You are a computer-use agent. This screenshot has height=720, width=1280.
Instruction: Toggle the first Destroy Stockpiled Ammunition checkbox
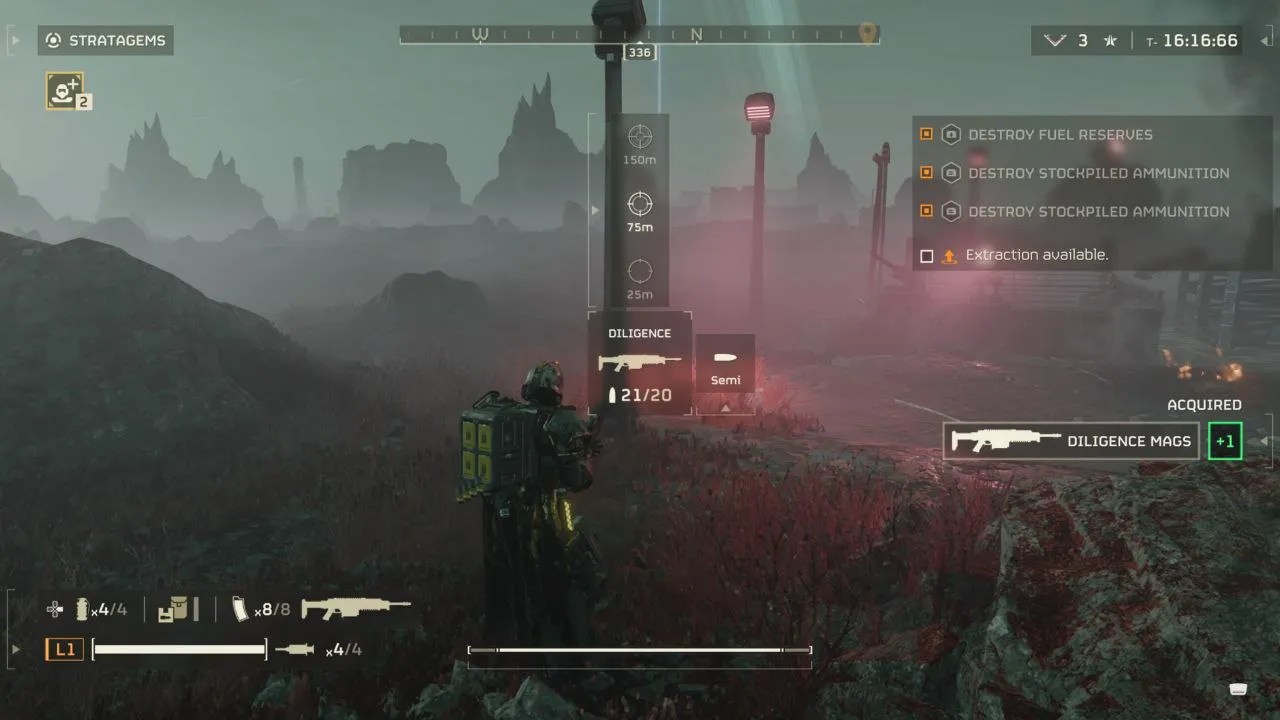pos(926,172)
